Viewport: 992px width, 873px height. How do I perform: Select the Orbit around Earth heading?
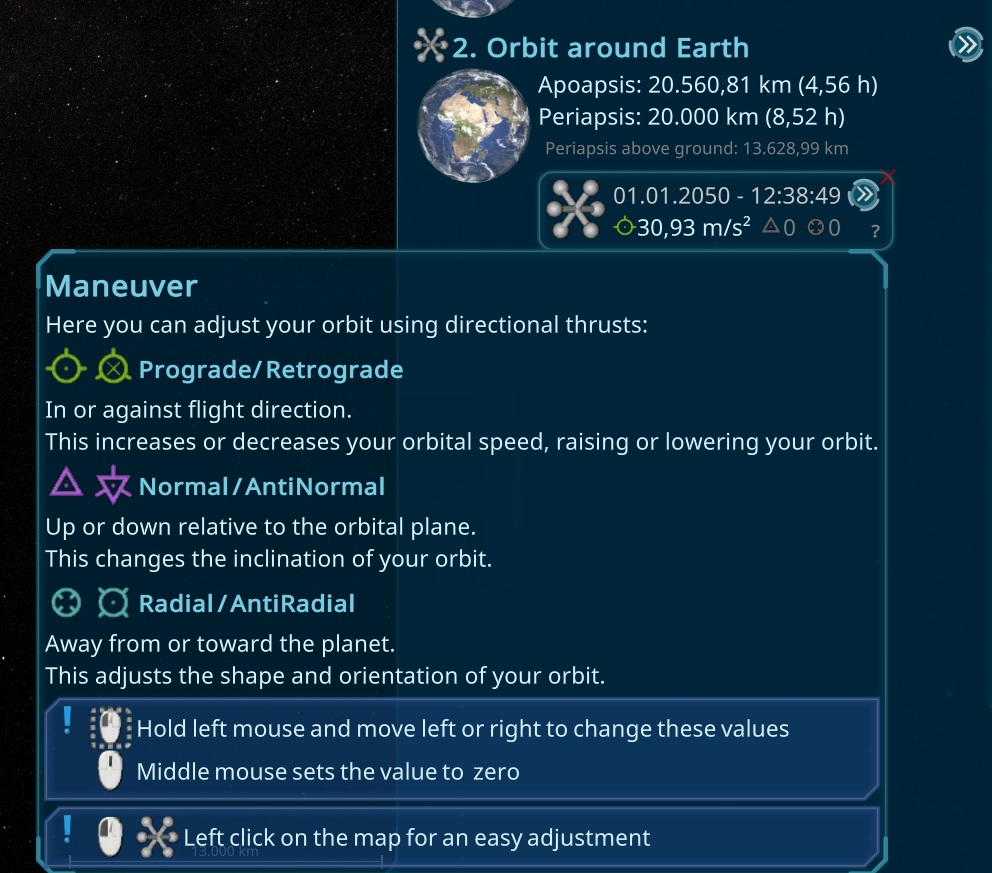click(x=599, y=47)
